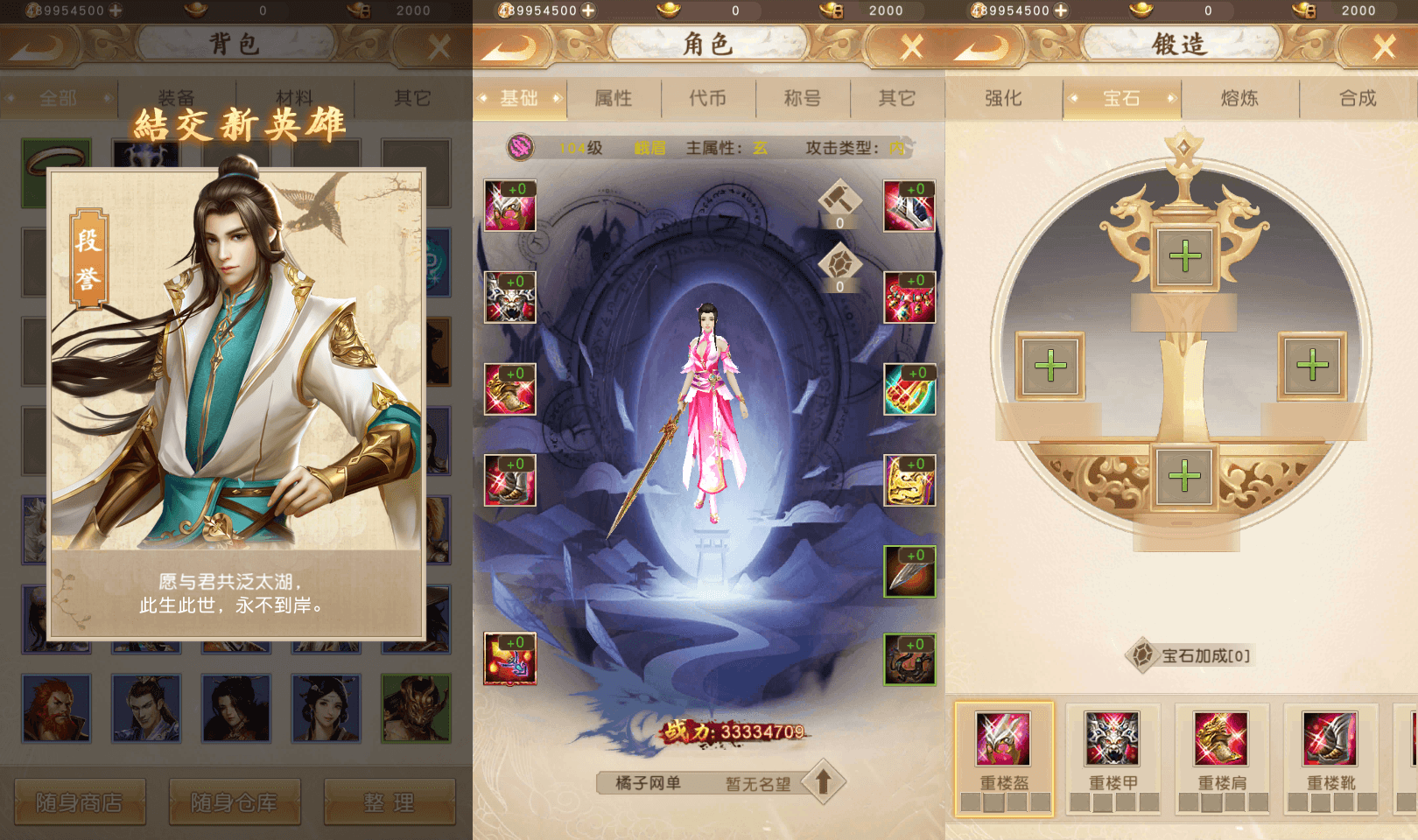Click the dagger accessory slot icon
Screen dimensions: 1418x840
[910, 573]
